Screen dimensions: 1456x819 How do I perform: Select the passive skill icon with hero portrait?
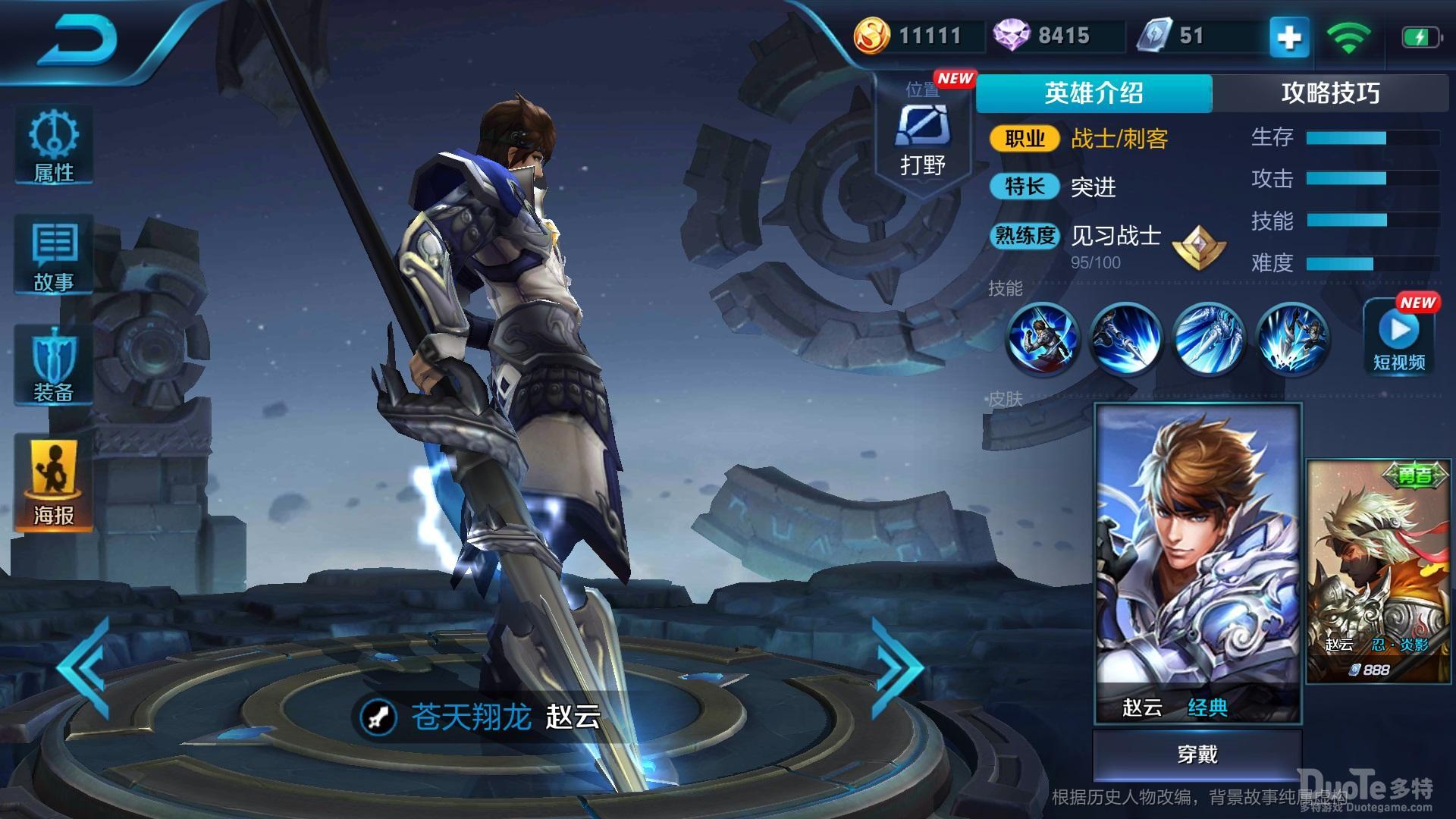(x=1043, y=339)
